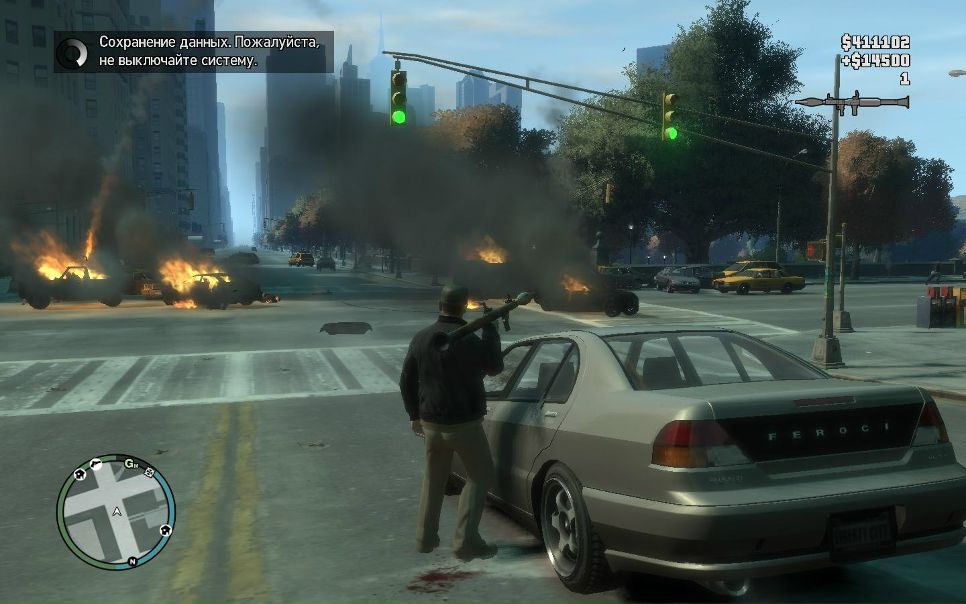Click the spinning save icon in the notification
Image resolution: width=966 pixels, height=604 pixels.
(73, 52)
